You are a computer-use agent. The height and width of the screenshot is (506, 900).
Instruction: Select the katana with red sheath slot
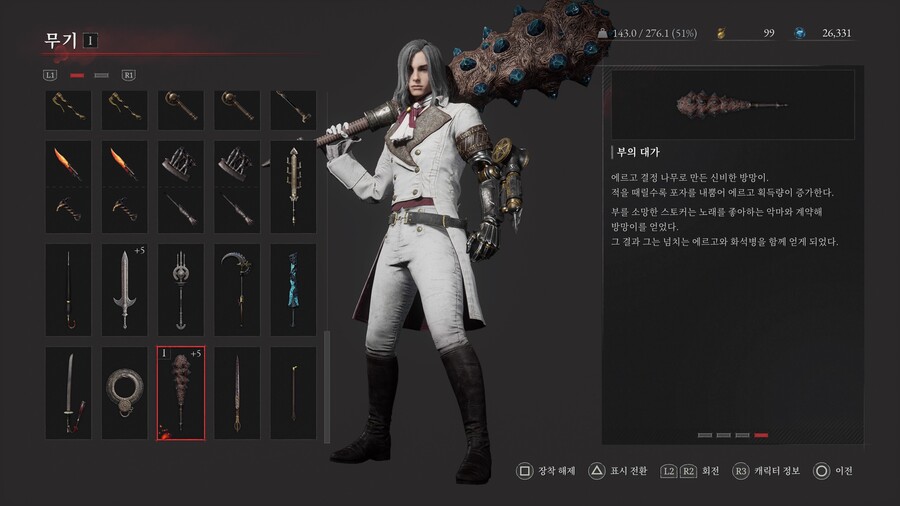[x=68, y=393]
